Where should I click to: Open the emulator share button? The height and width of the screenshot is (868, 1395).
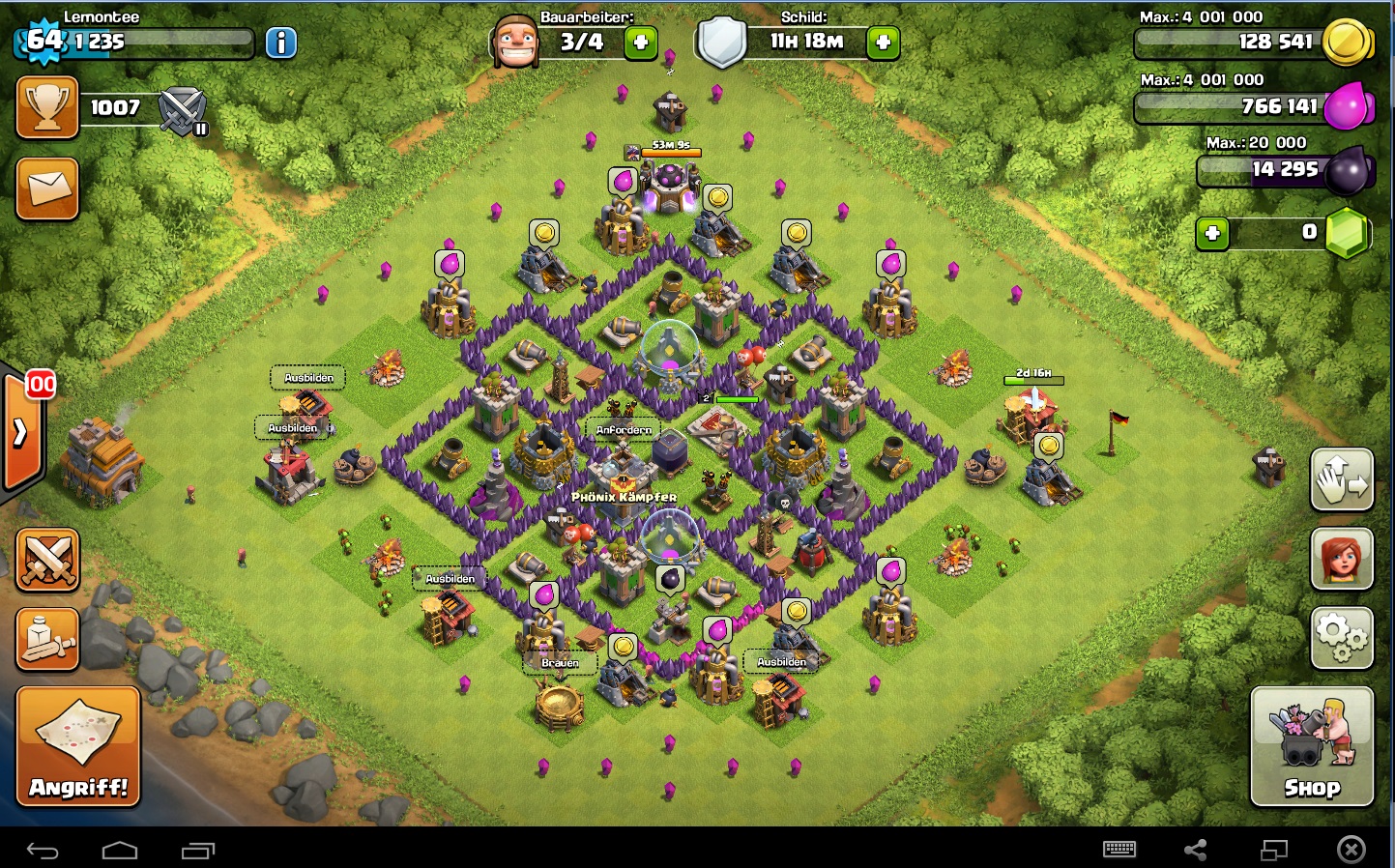pos(1196,850)
